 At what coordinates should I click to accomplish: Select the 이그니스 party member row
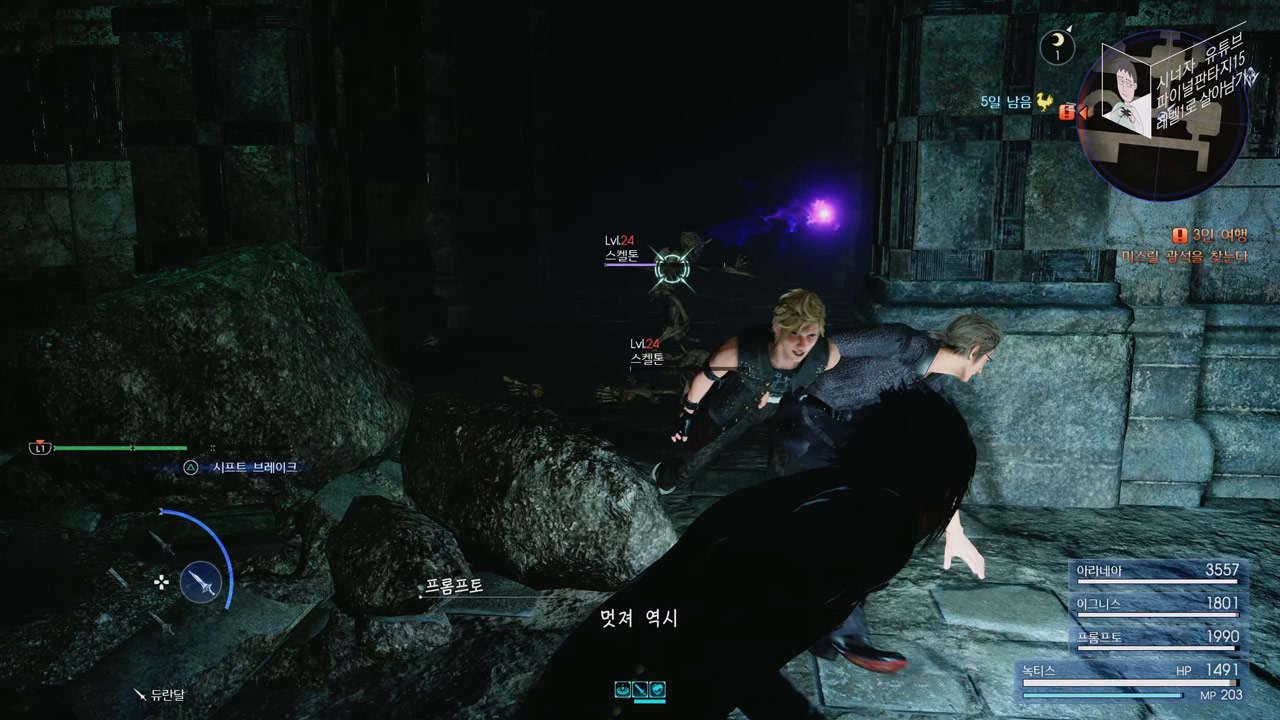[x=1157, y=605]
